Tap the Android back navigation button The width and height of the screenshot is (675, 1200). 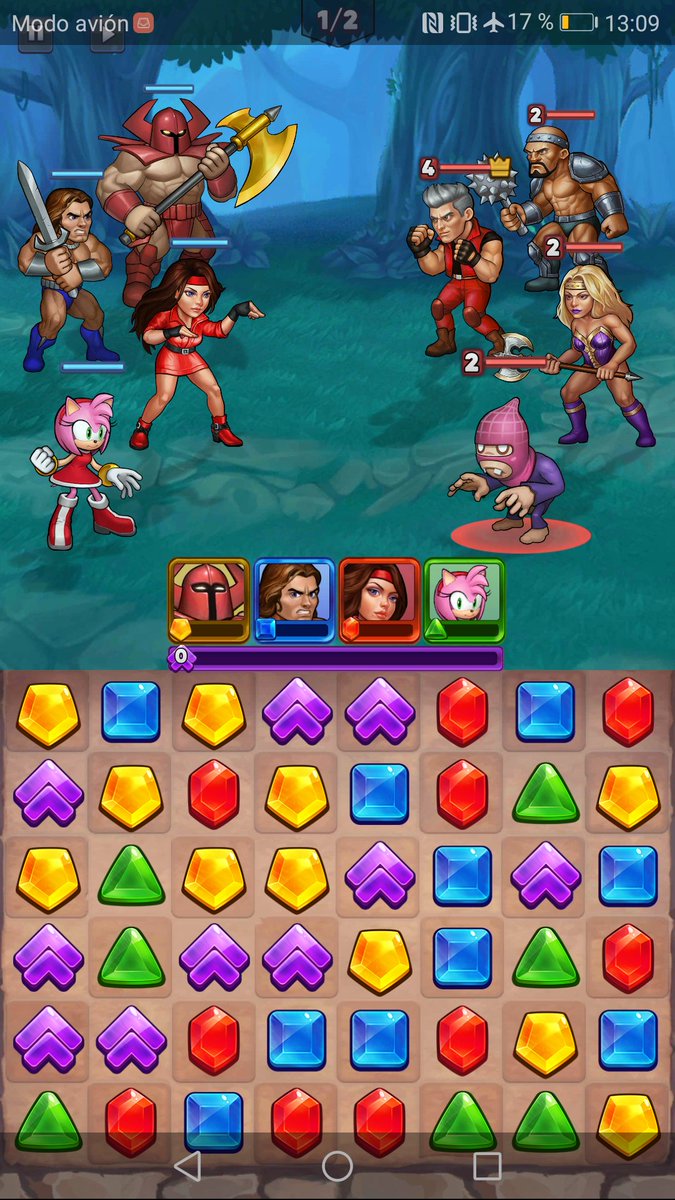[x=187, y=1165]
